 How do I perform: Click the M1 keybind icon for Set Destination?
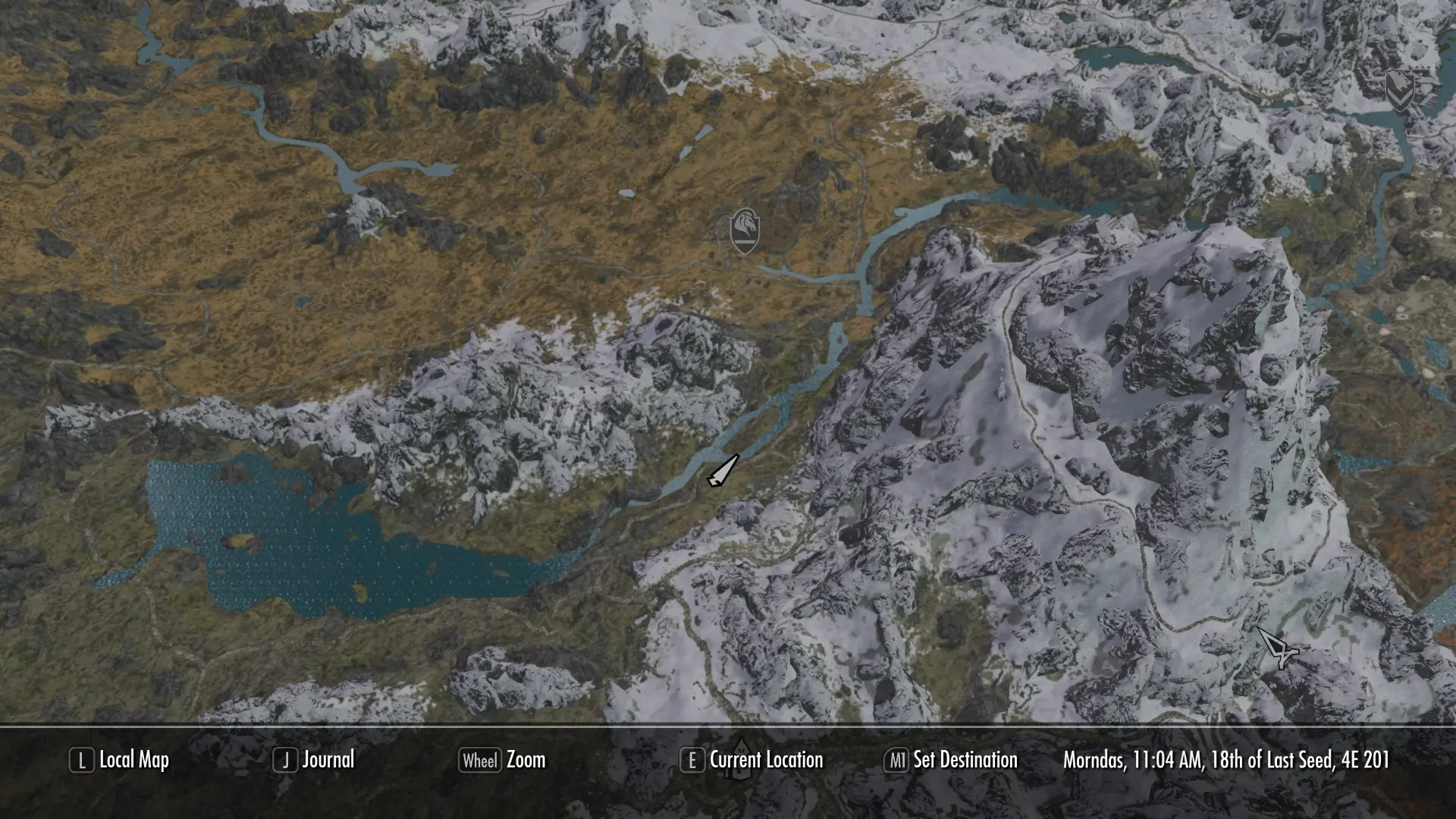(x=898, y=761)
